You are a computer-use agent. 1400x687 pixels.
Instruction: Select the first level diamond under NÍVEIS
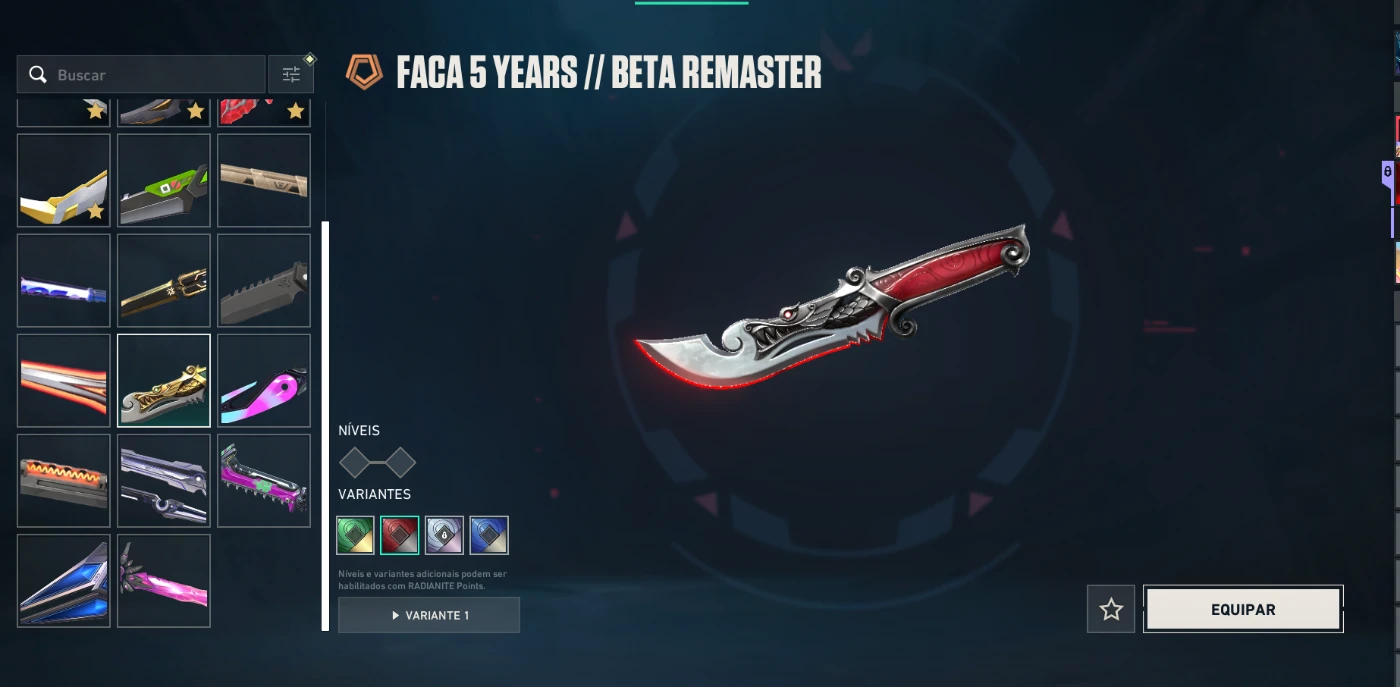pos(355,463)
